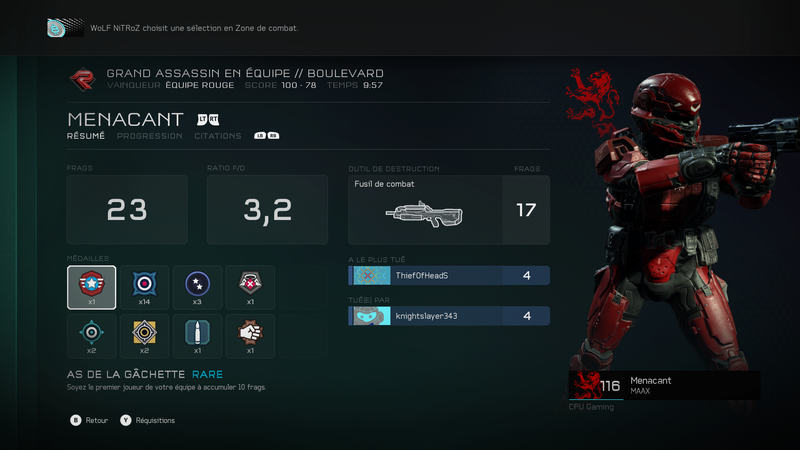
Task: Open ThiefOfHeadS player row
Action: (x=448, y=275)
